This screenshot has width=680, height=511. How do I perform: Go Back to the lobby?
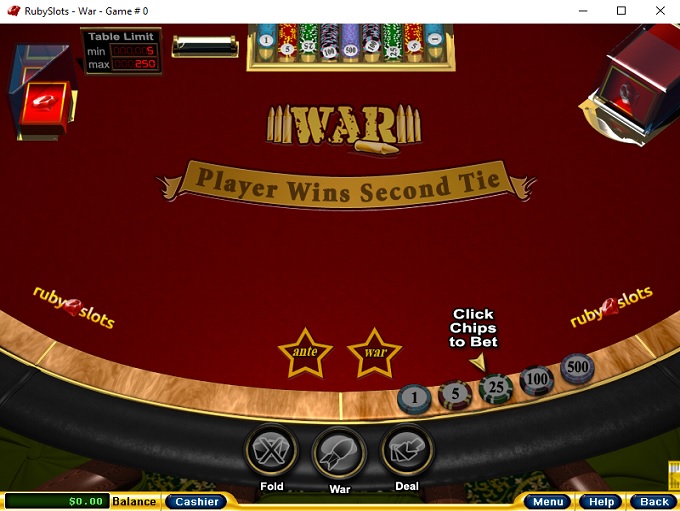(654, 501)
